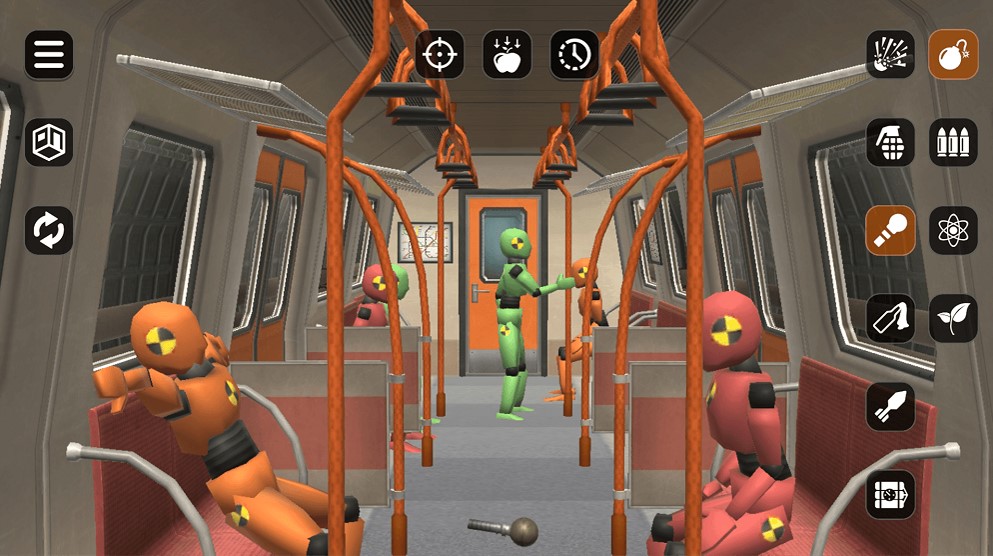
Task: Pick the three bullets ammo weapon
Action: tap(953, 143)
